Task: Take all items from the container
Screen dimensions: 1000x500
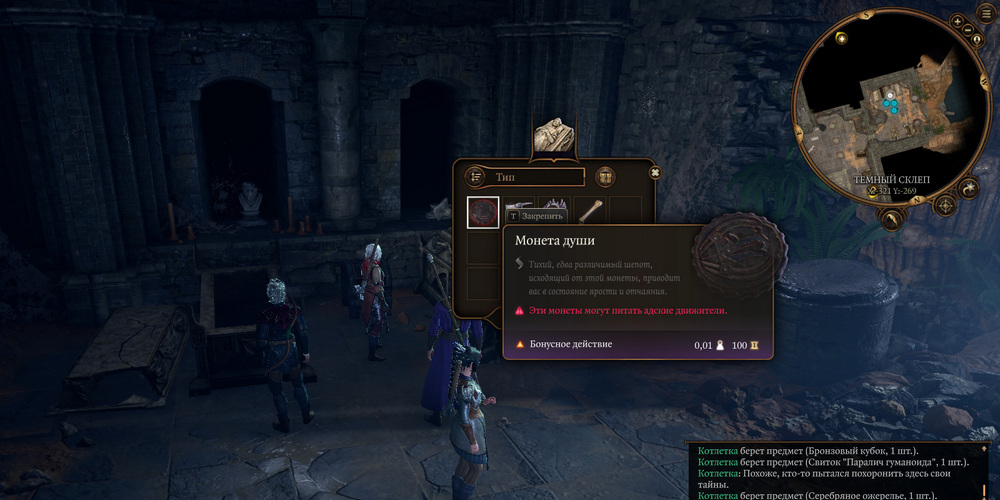Action: (605, 177)
